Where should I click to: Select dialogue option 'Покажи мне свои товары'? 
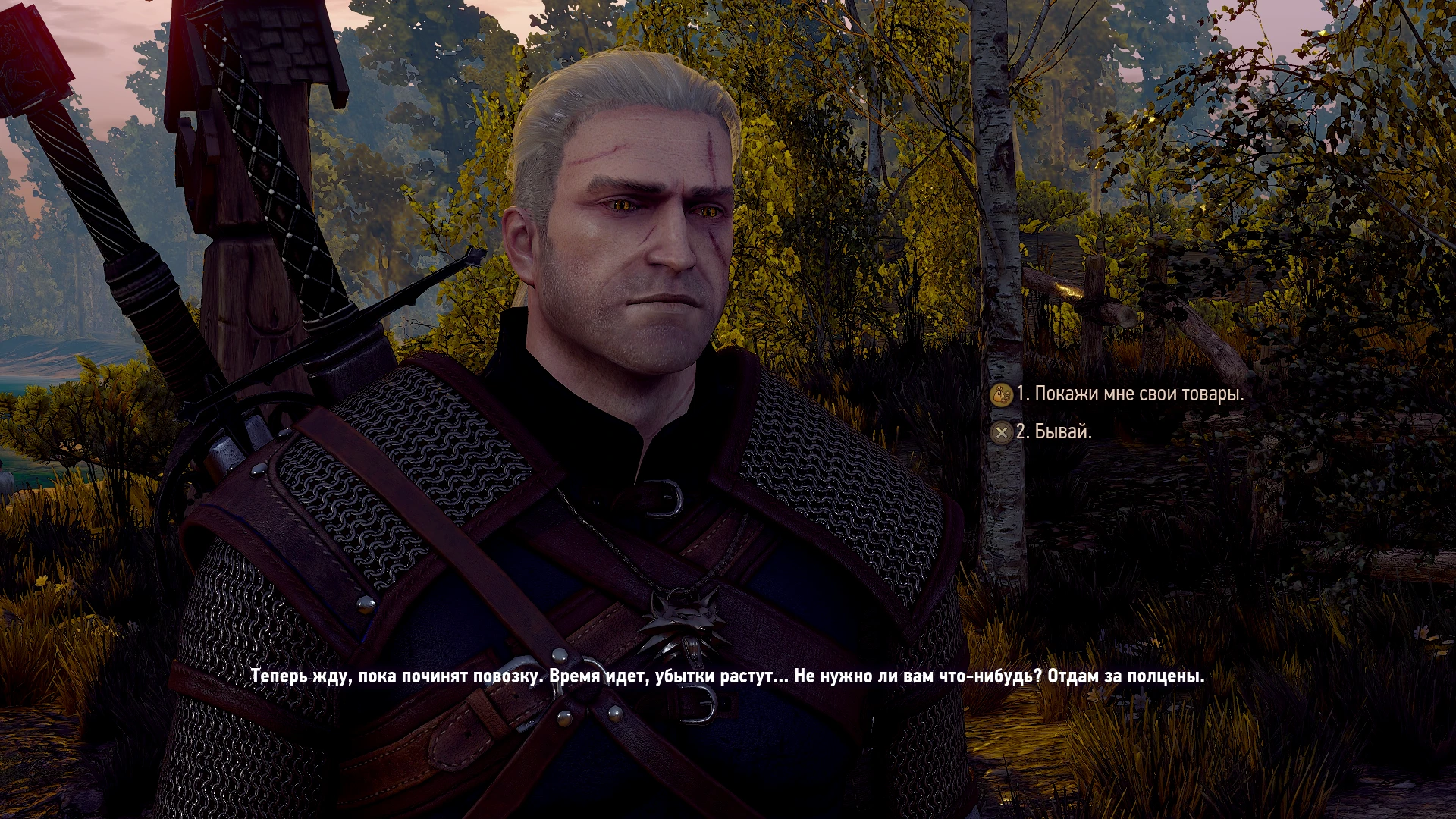point(1137,394)
